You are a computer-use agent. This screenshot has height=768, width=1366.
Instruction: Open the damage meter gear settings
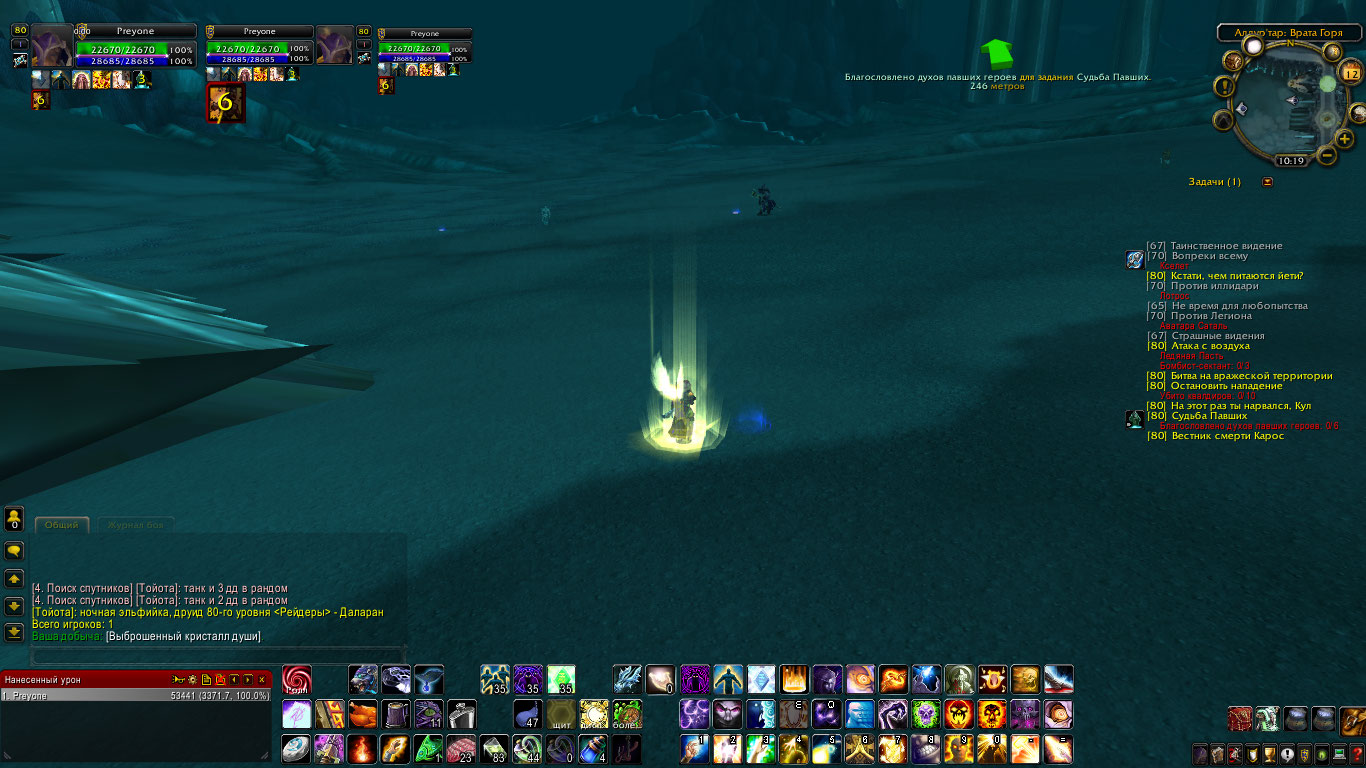(192, 680)
